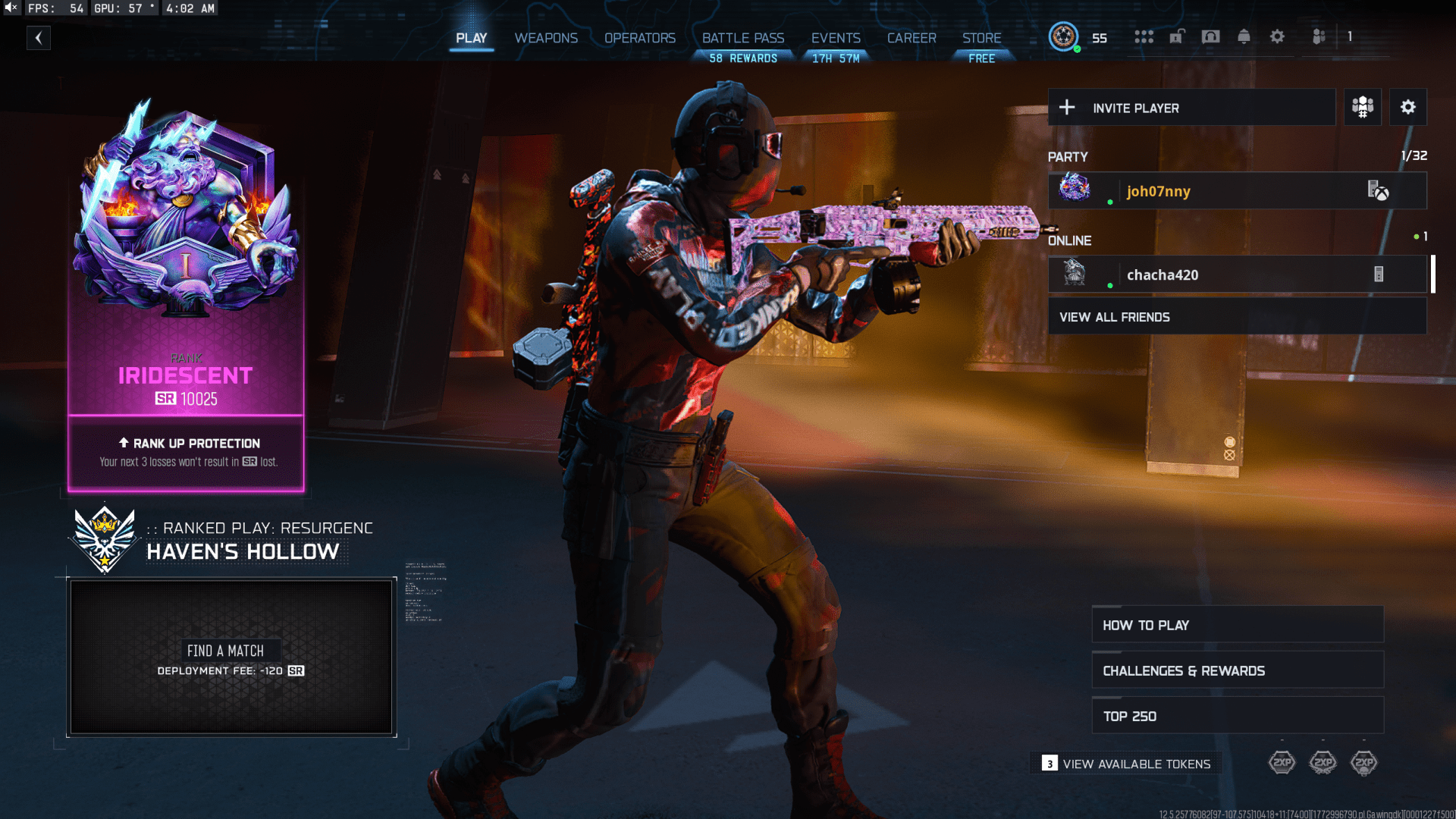Open the Battle Pass menu
This screenshot has width=1456, height=819.
[x=742, y=38]
